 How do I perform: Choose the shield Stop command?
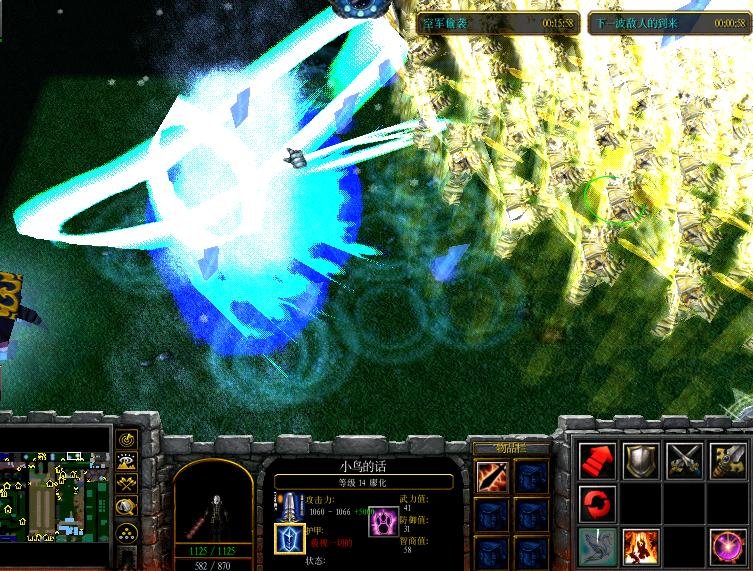[x=641, y=460]
